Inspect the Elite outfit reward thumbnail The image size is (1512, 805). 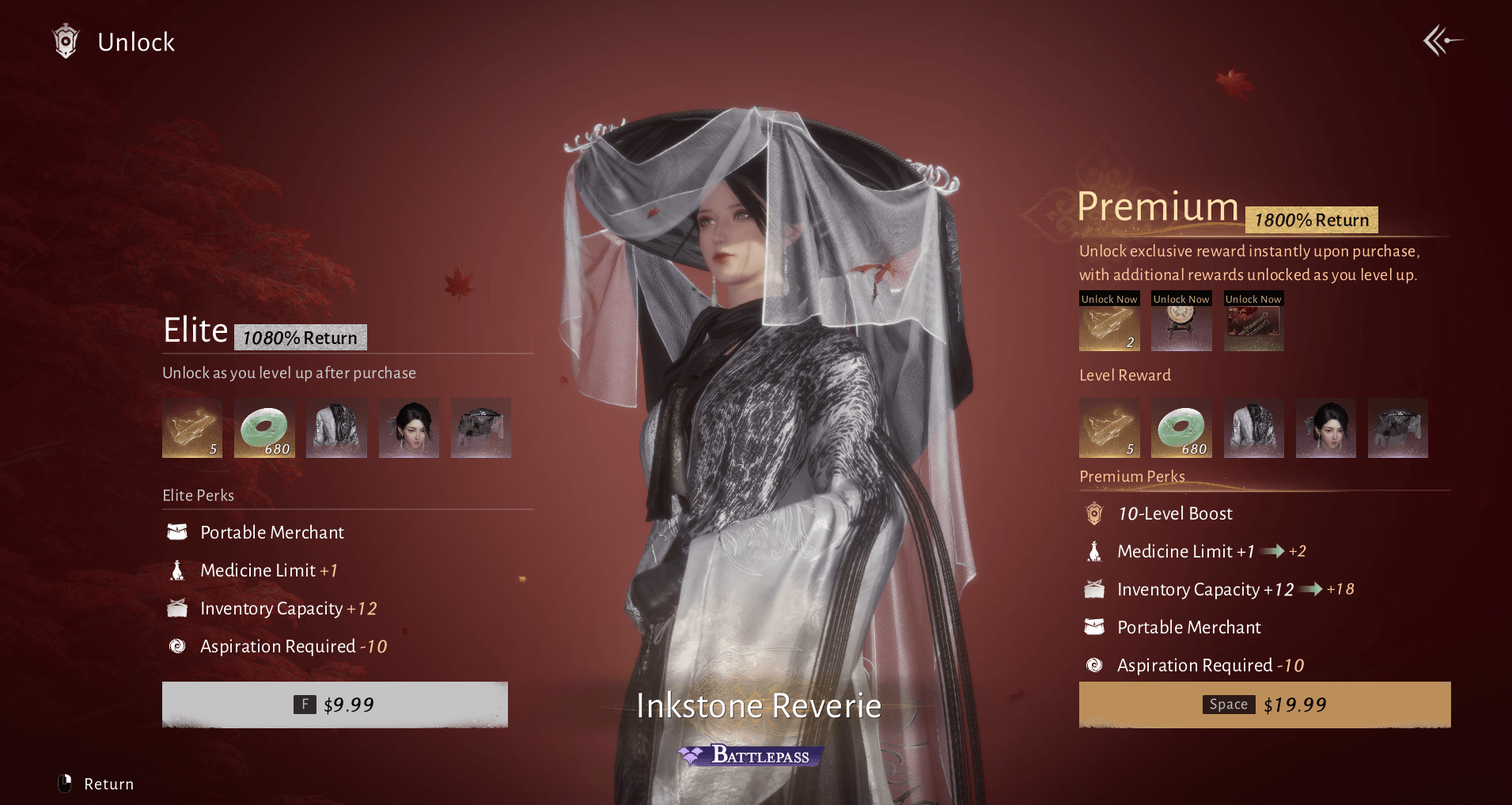336,428
